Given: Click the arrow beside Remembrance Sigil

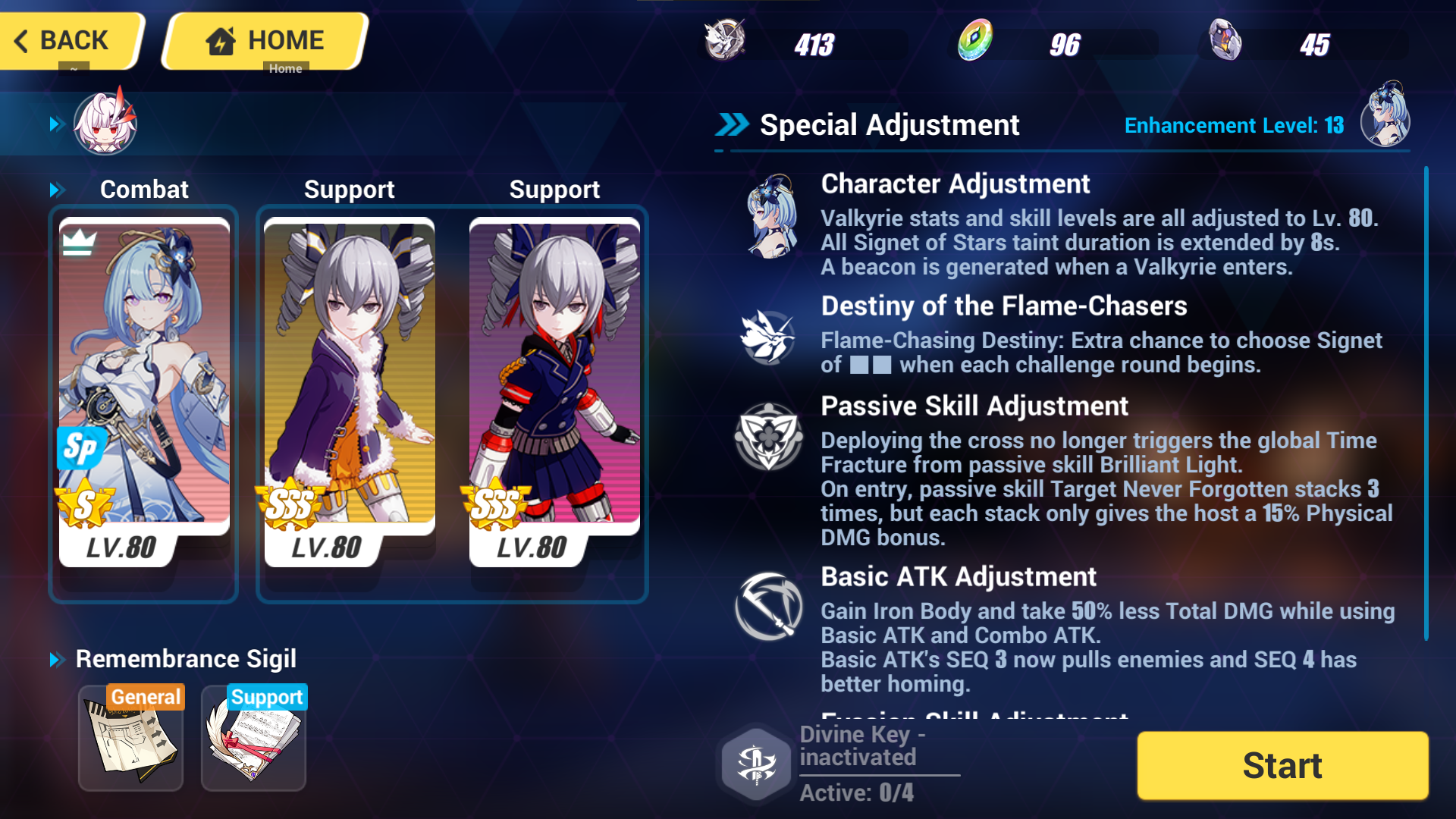Looking at the screenshot, I should (57, 659).
